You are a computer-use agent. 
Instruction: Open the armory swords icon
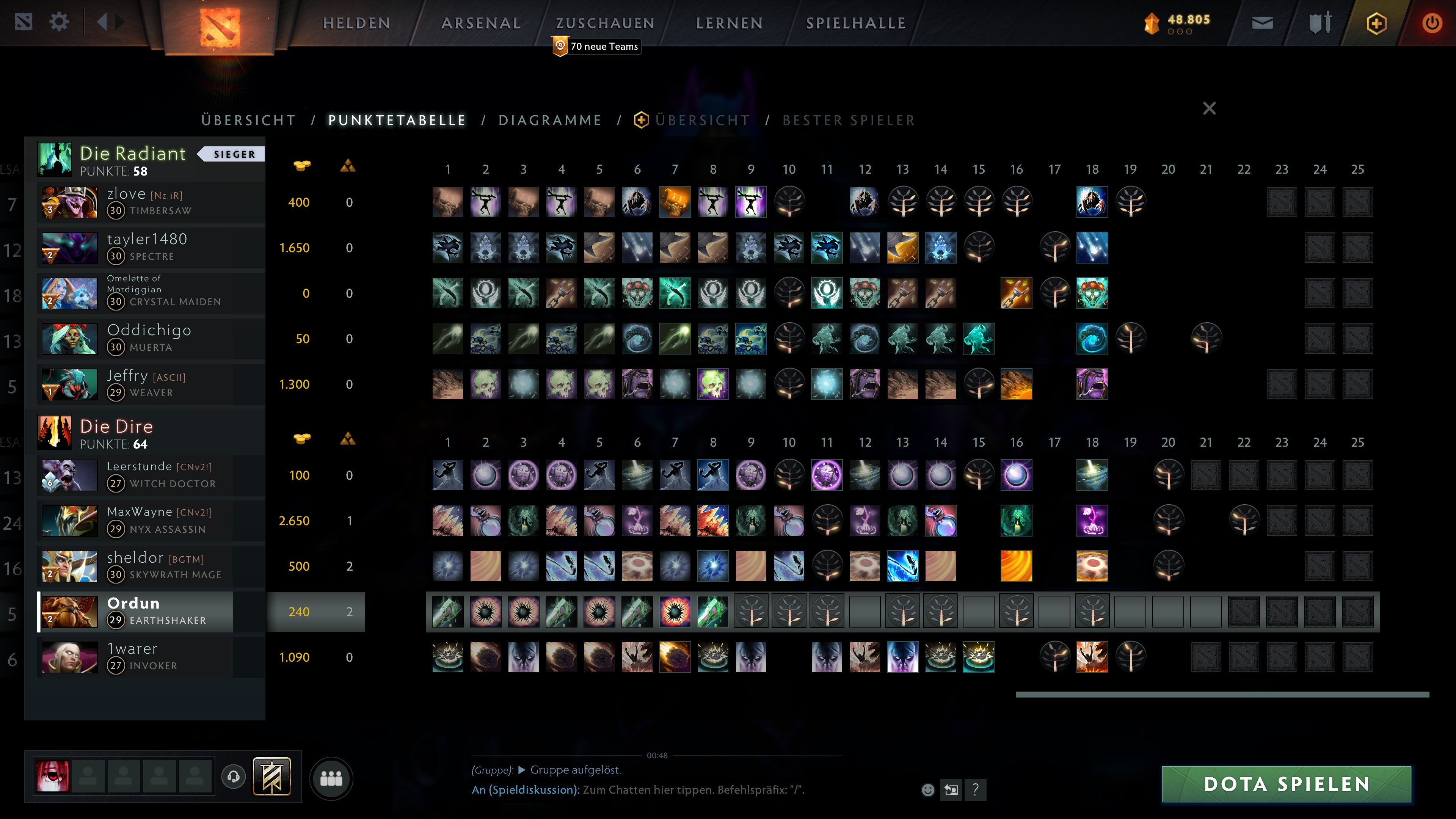click(1320, 23)
